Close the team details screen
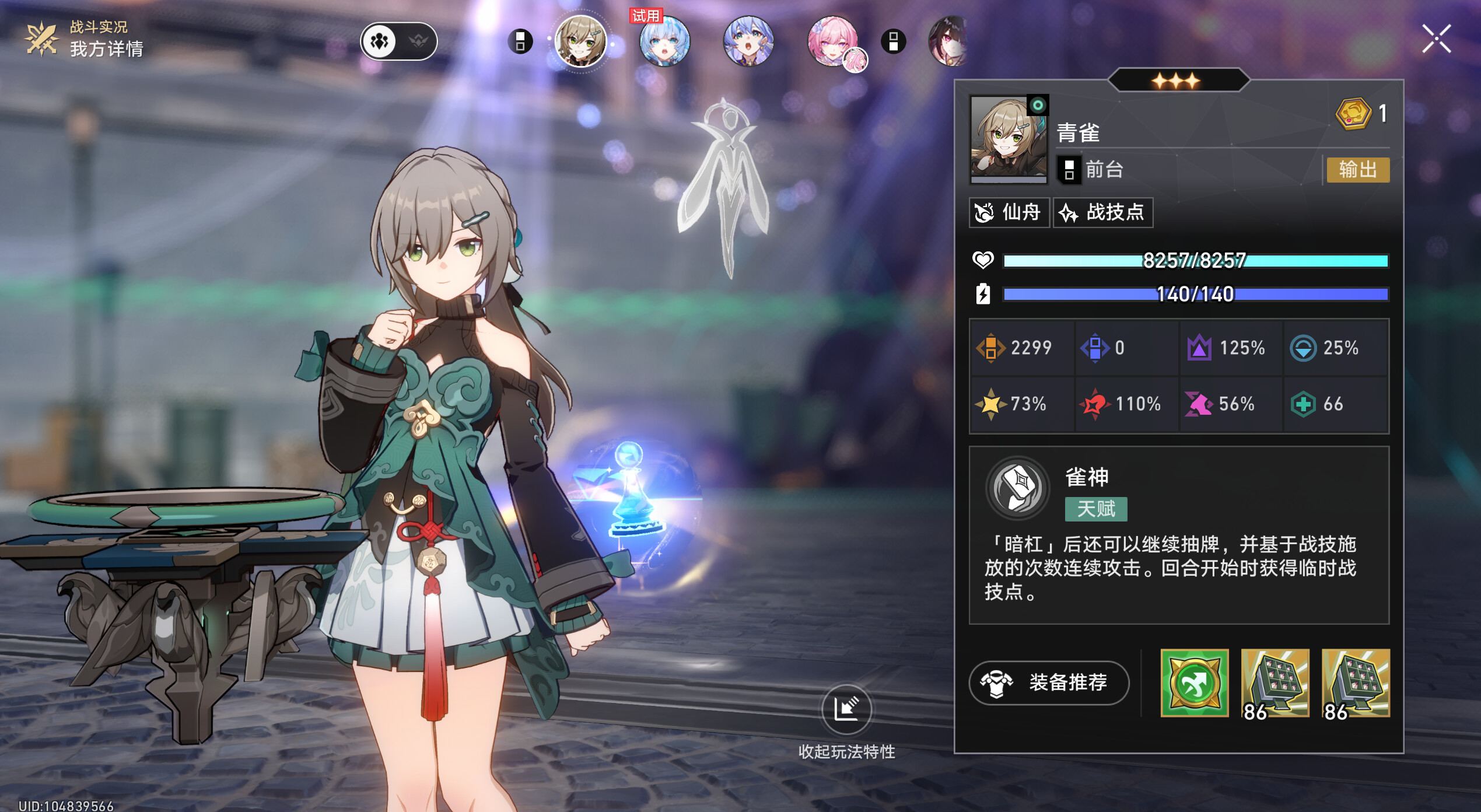The height and width of the screenshot is (812, 1481). click(1436, 39)
